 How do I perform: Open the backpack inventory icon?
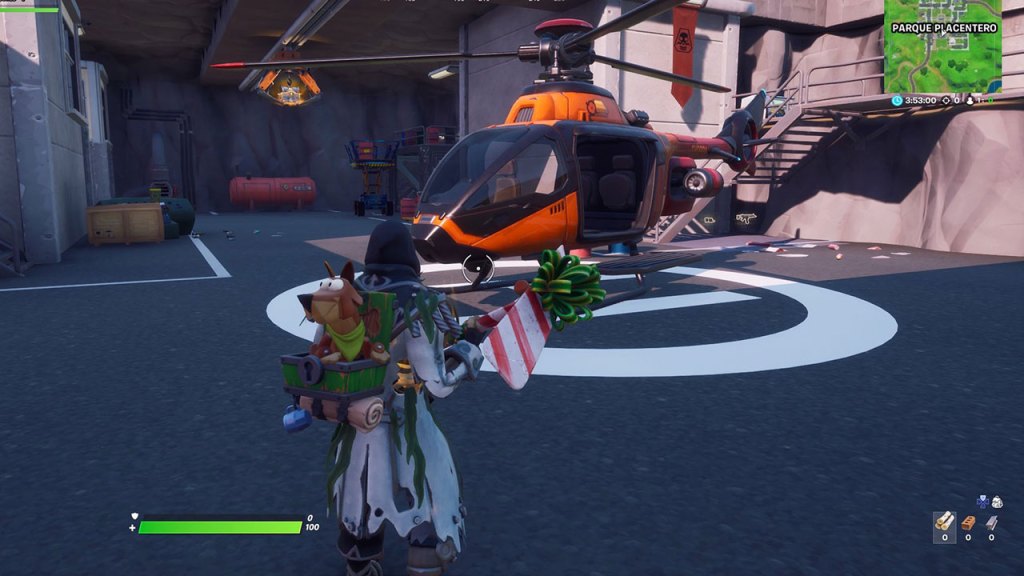click(x=996, y=502)
